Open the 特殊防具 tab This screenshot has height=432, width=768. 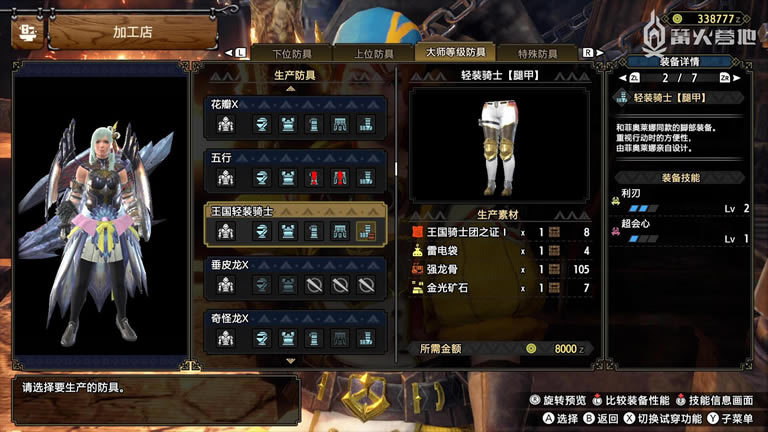tap(539, 53)
